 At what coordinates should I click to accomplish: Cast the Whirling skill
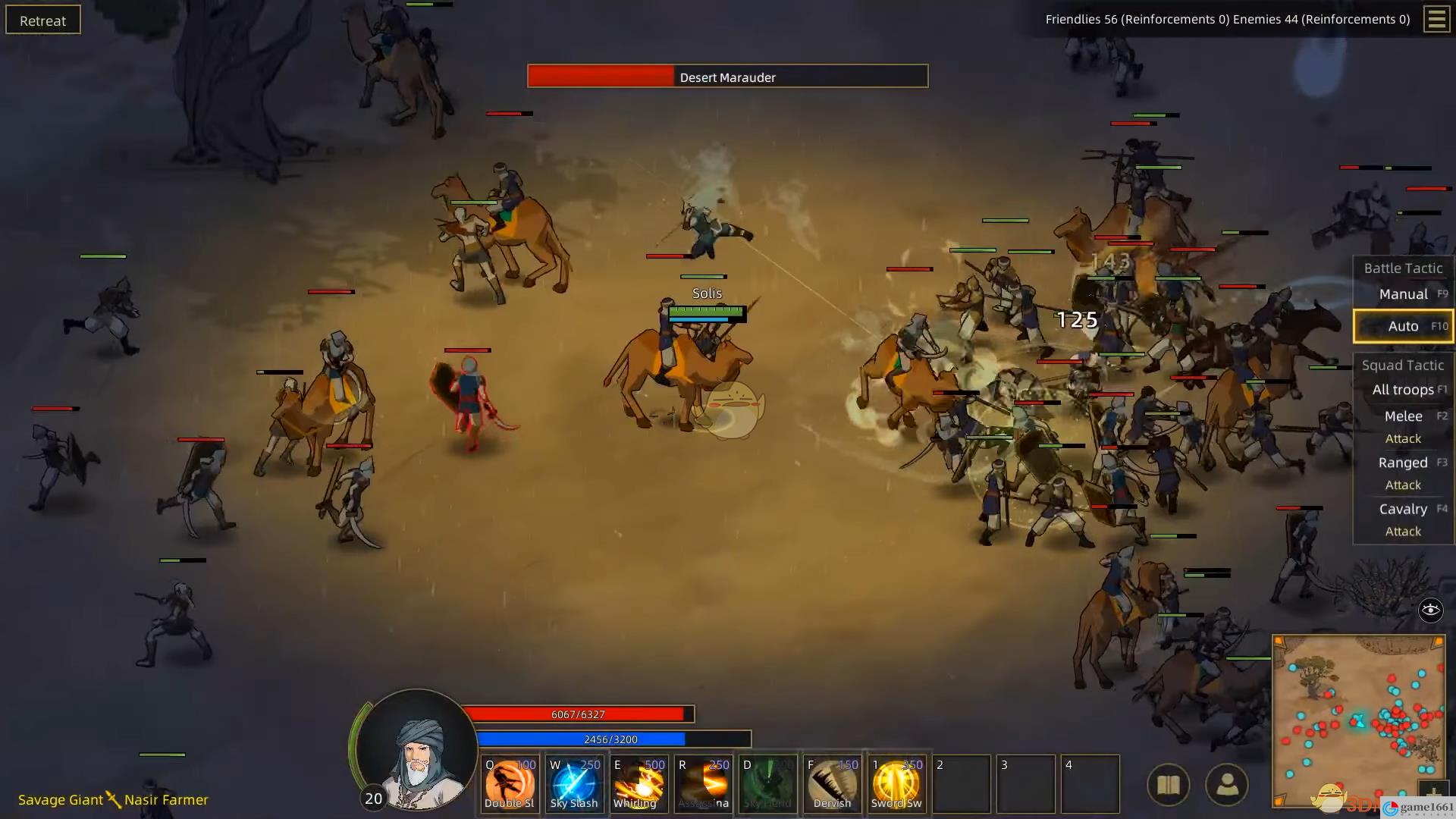tap(639, 783)
